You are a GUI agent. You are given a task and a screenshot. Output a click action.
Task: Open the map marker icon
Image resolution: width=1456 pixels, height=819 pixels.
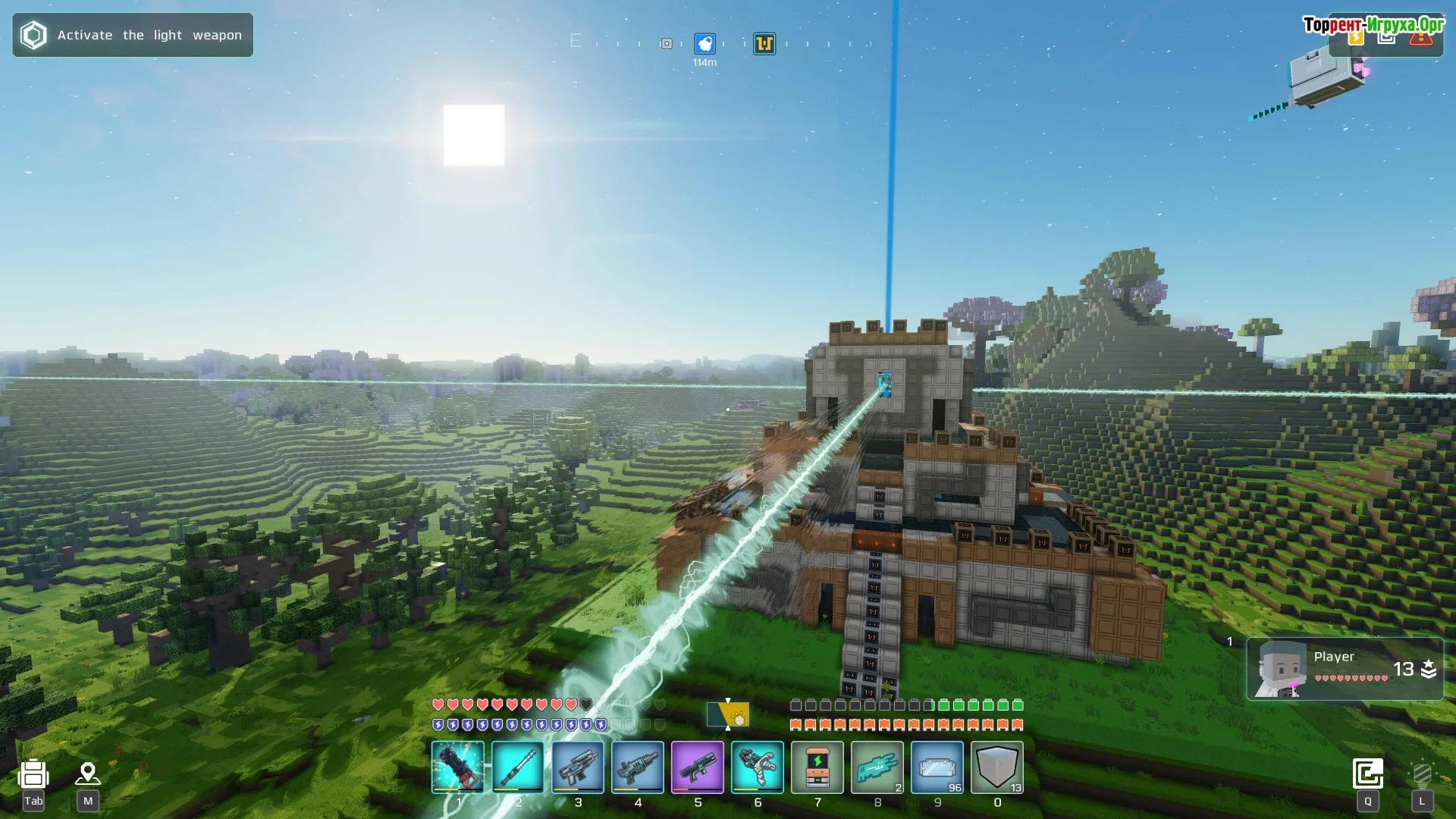(88, 773)
